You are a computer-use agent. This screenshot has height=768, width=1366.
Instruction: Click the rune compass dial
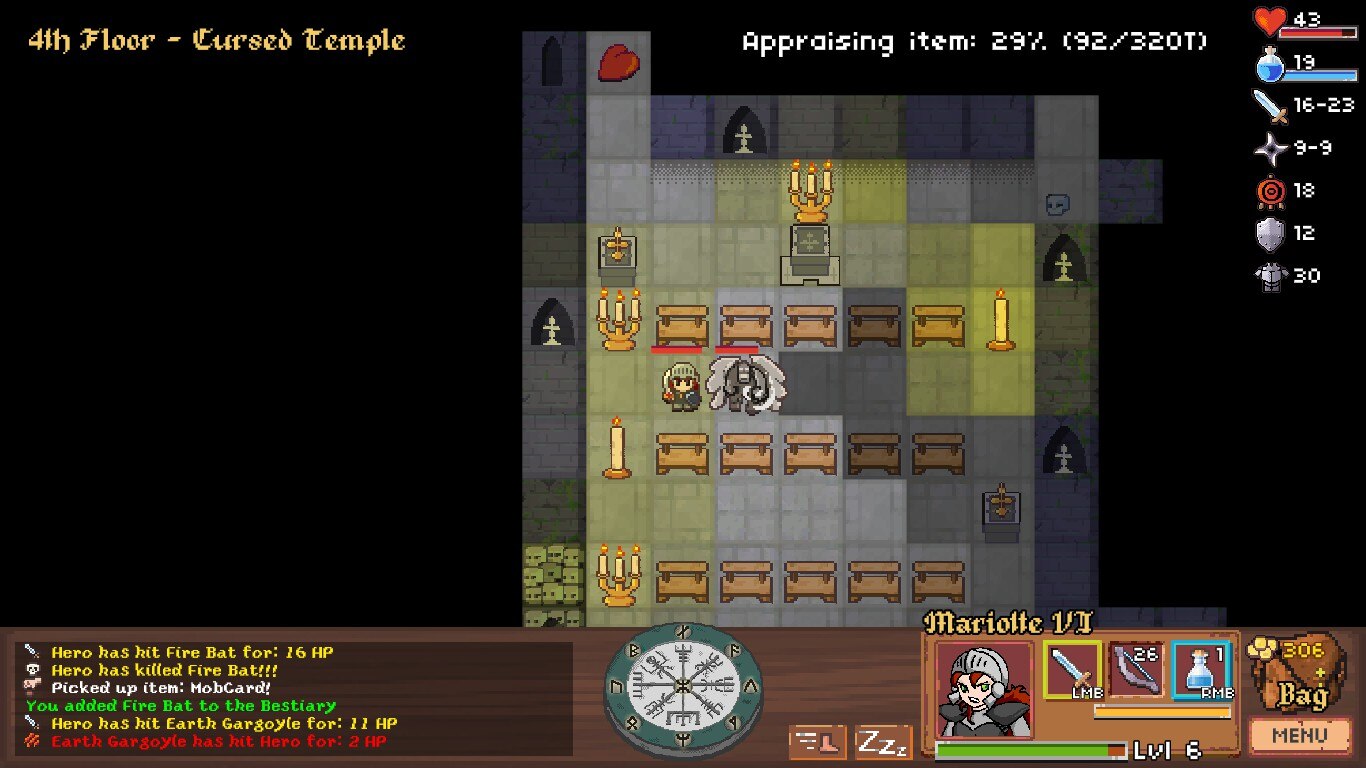683,685
